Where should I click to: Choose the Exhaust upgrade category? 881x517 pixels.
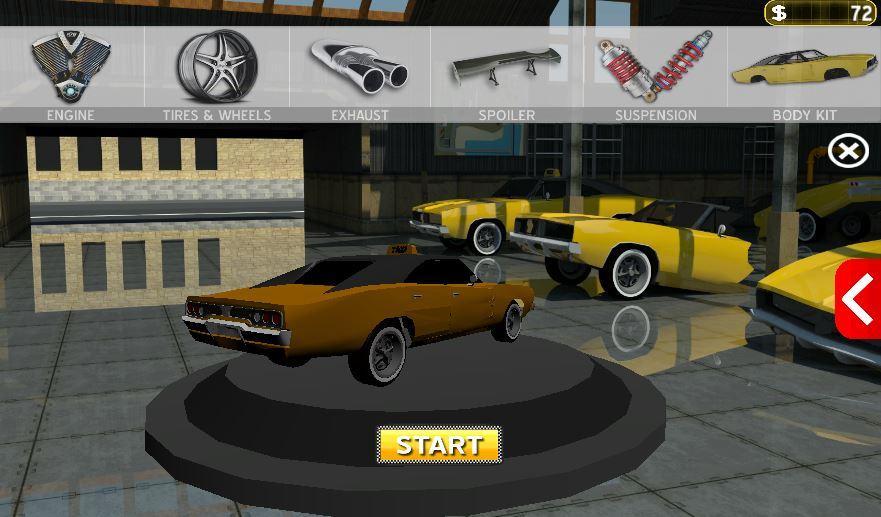coord(360,74)
